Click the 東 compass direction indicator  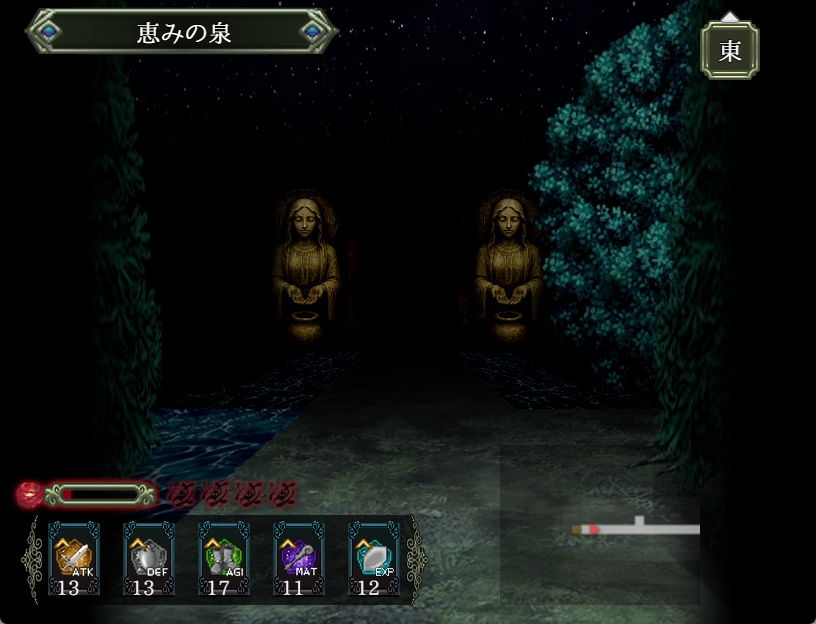[x=730, y=50]
